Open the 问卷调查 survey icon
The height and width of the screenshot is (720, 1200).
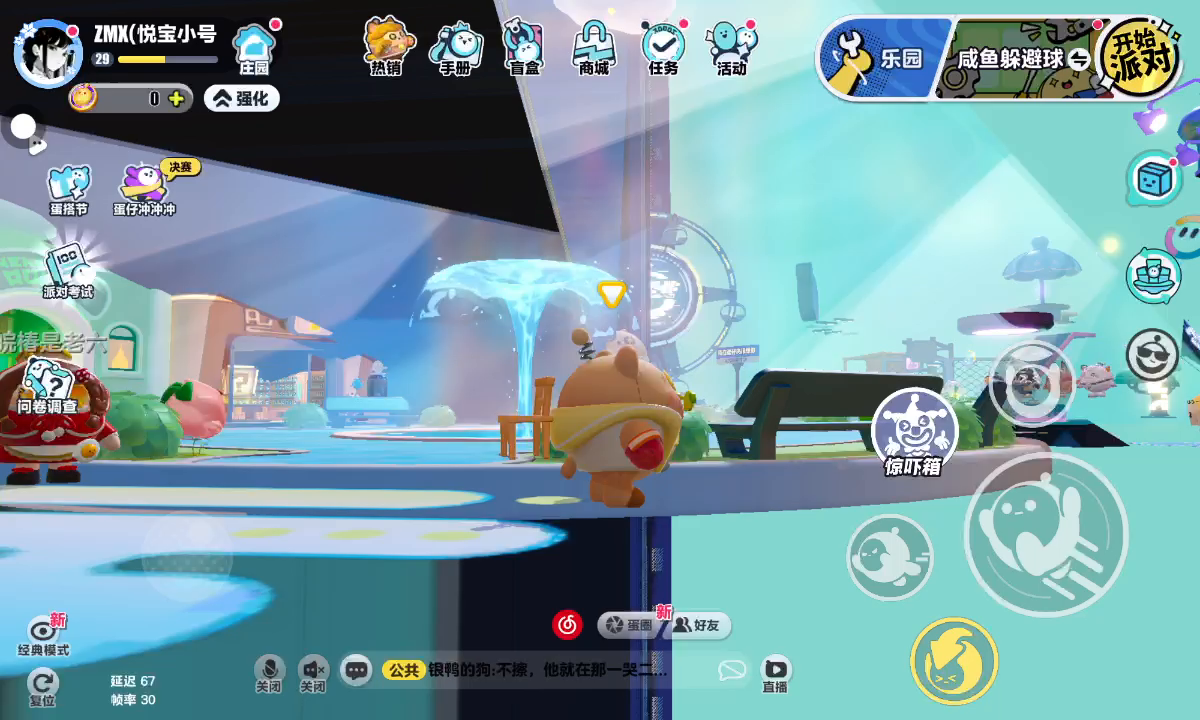tap(47, 386)
